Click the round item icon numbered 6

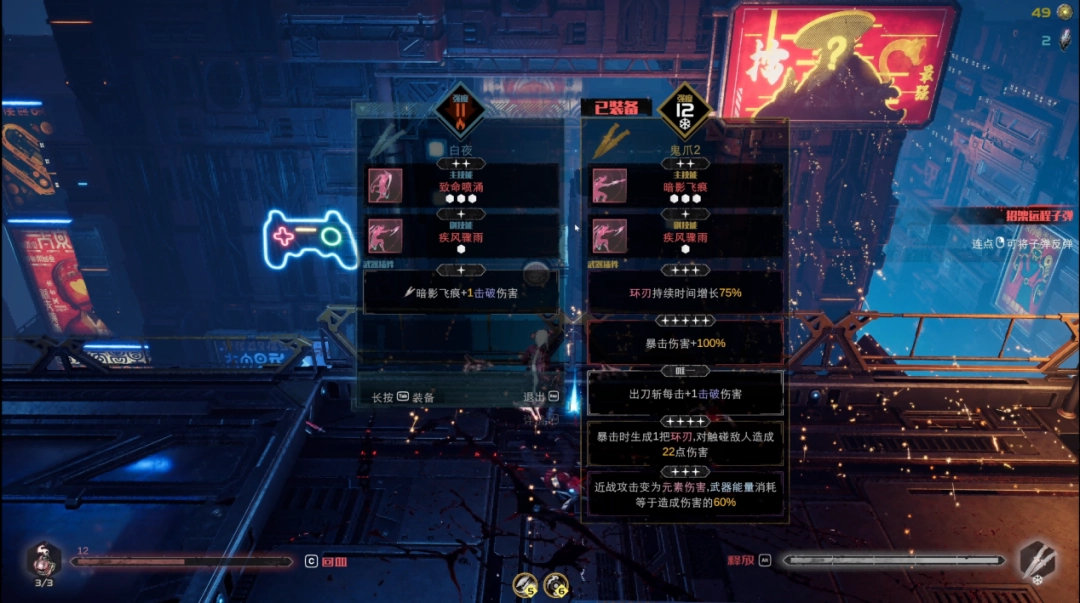coord(556,584)
